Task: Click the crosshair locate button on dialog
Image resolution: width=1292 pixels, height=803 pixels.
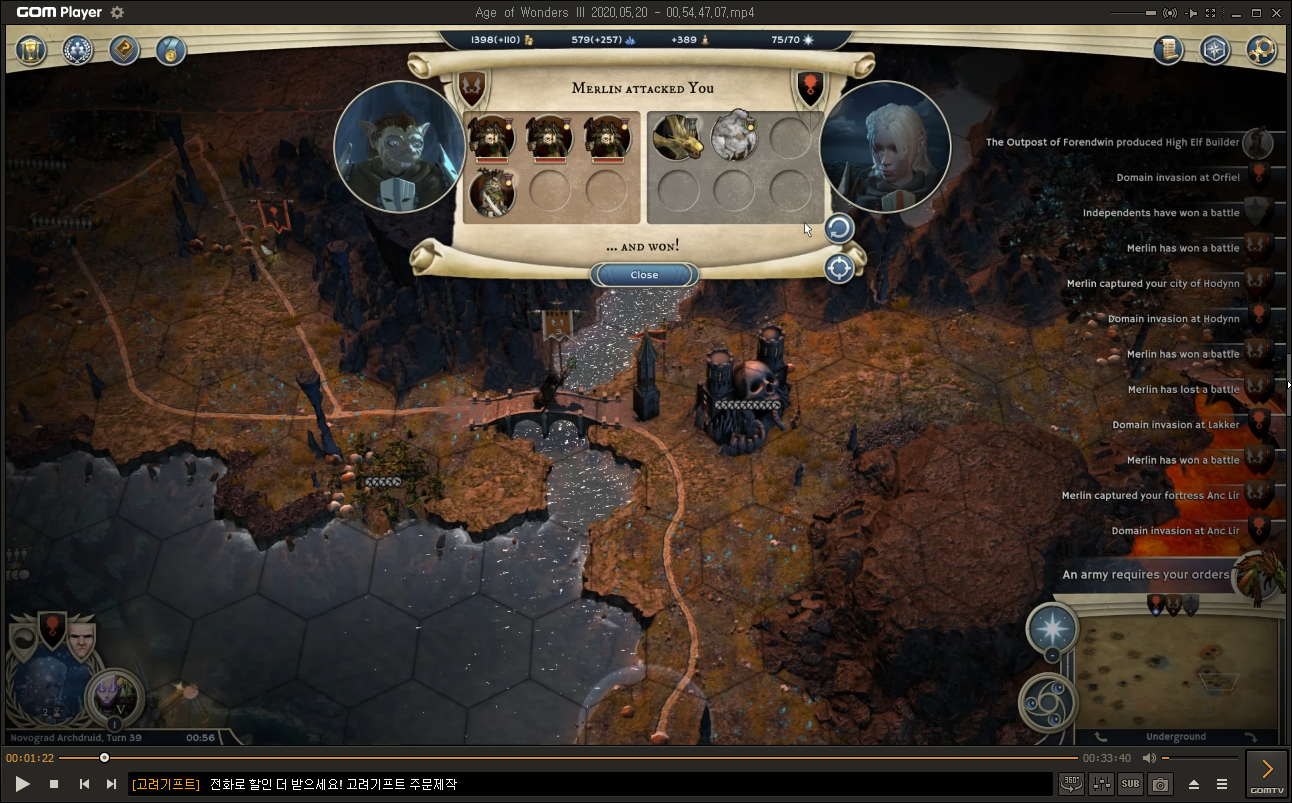Action: pyautogui.click(x=839, y=268)
